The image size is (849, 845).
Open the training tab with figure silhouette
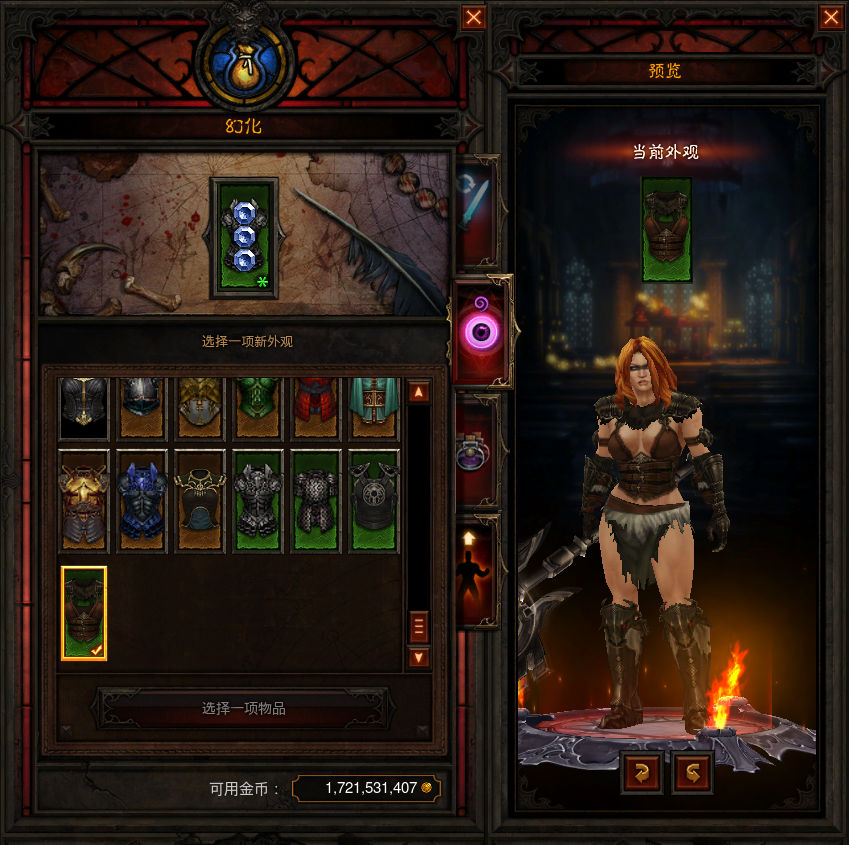[476, 570]
